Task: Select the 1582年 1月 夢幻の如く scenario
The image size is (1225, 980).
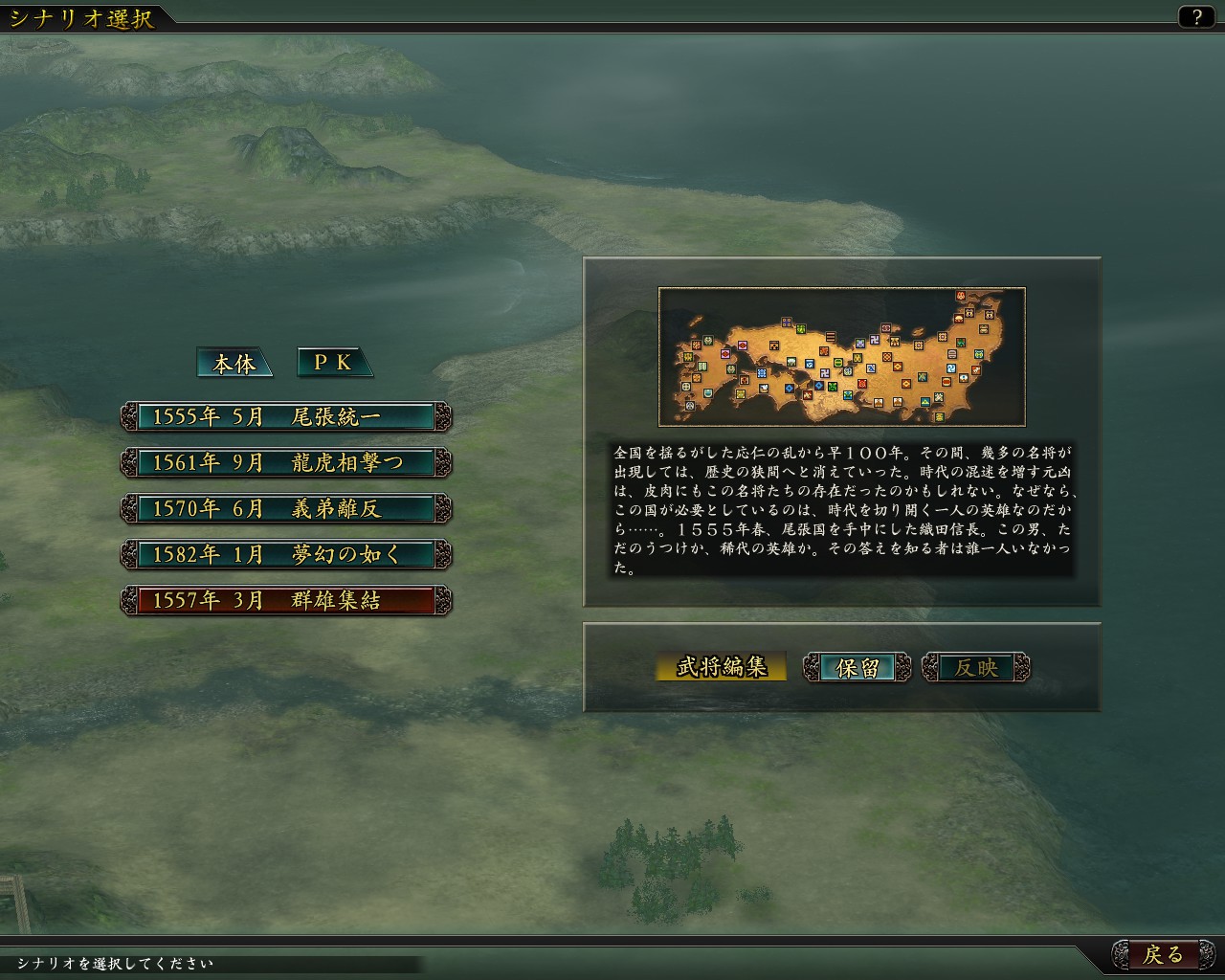Action: click(x=286, y=554)
